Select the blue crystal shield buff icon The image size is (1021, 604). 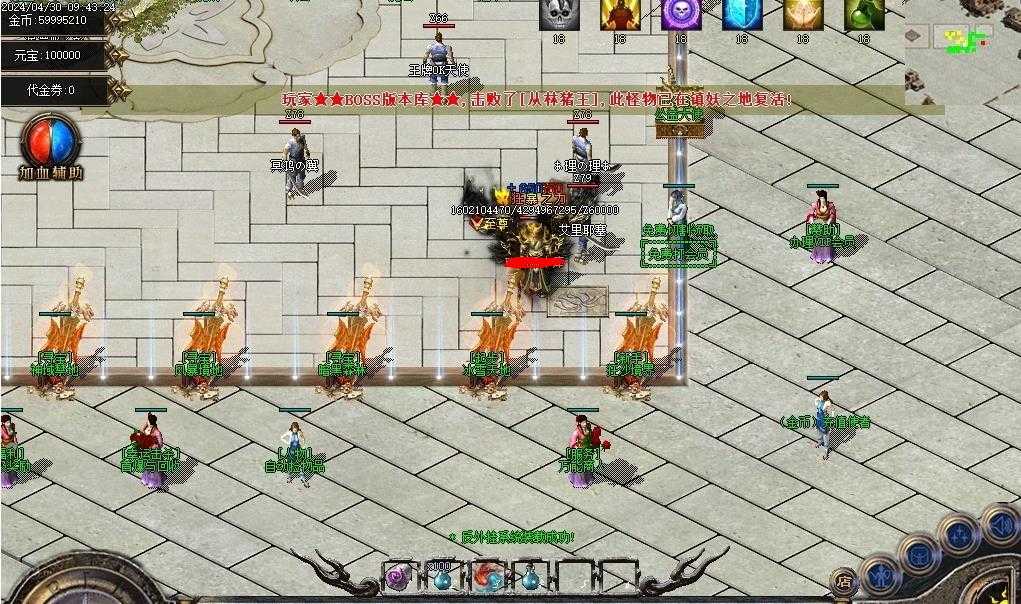pyautogui.click(x=741, y=14)
